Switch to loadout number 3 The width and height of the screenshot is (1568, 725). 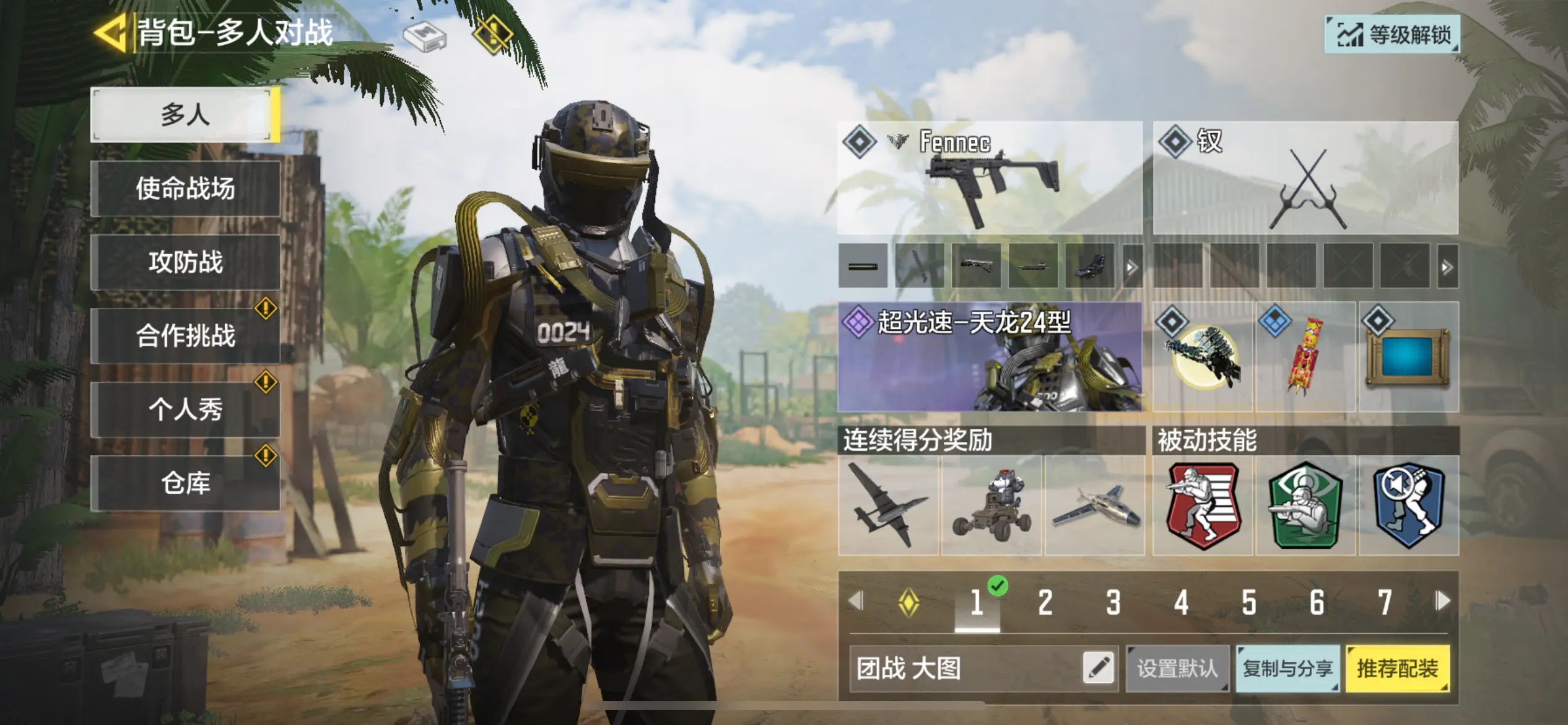(x=1113, y=602)
